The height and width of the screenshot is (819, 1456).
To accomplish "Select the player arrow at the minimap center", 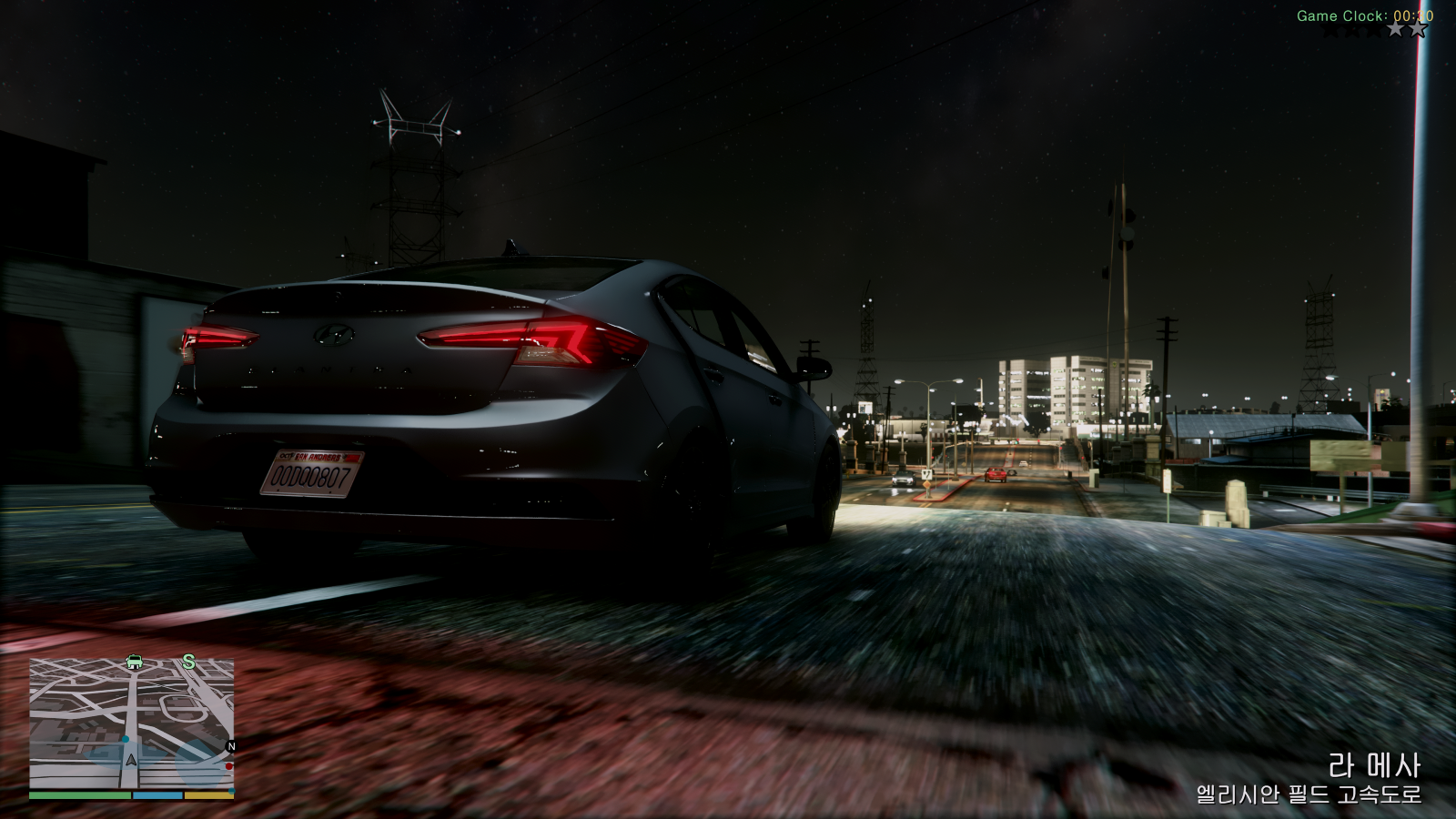I will (x=131, y=761).
